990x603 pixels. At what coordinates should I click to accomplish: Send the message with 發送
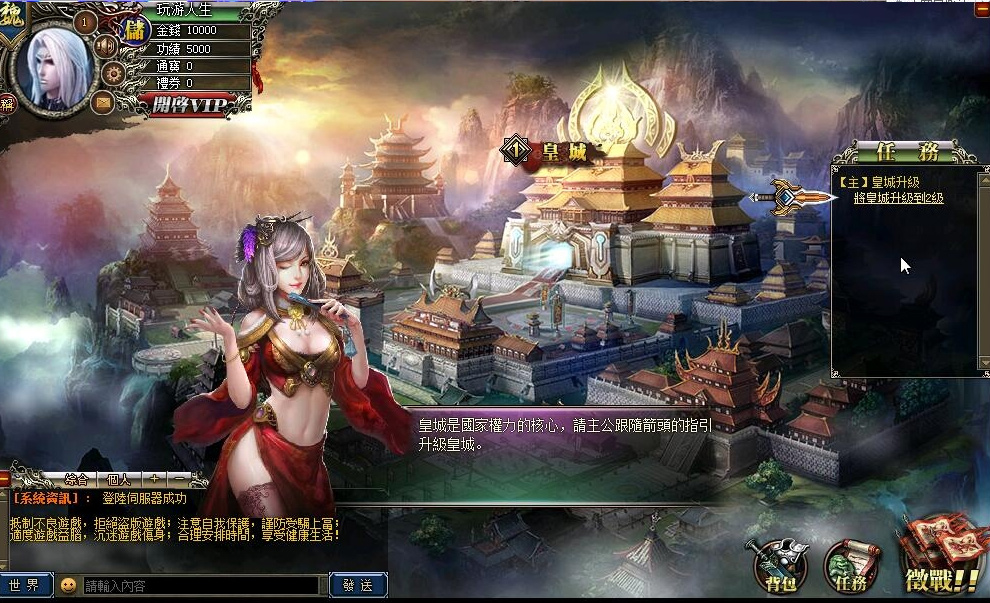tap(357, 586)
